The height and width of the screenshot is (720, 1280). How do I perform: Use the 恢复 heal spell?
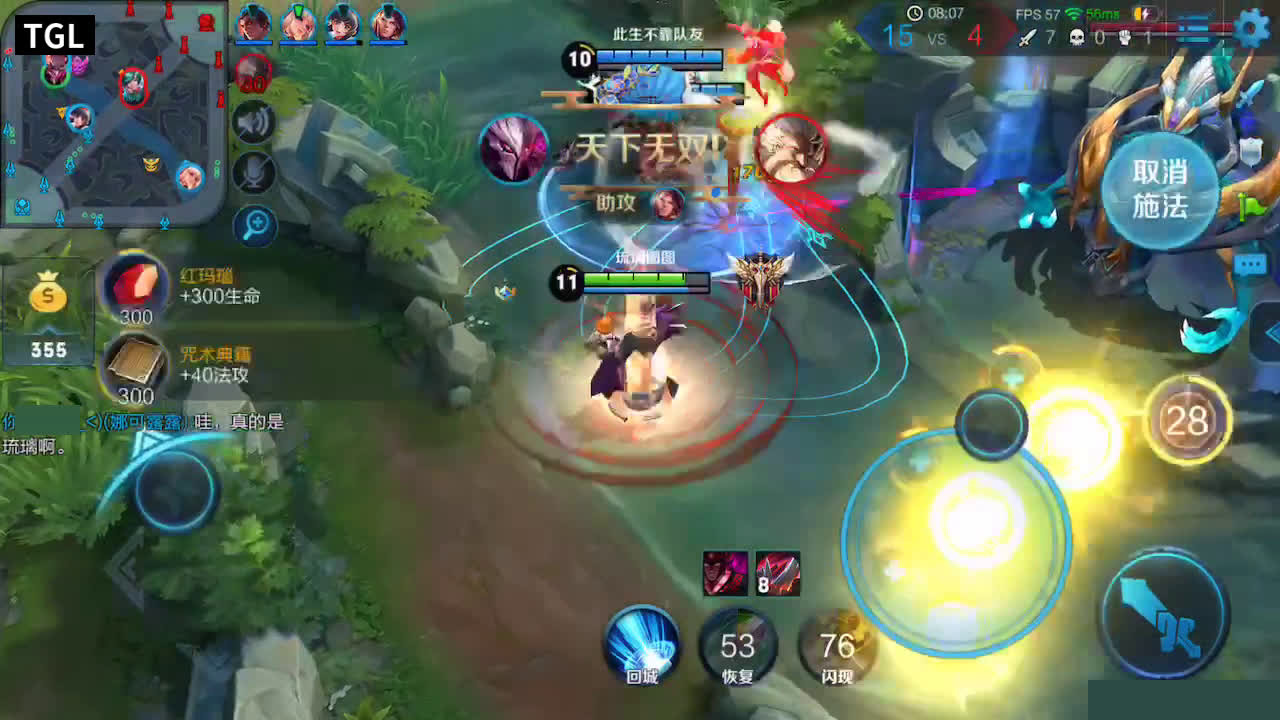(738, 645)
